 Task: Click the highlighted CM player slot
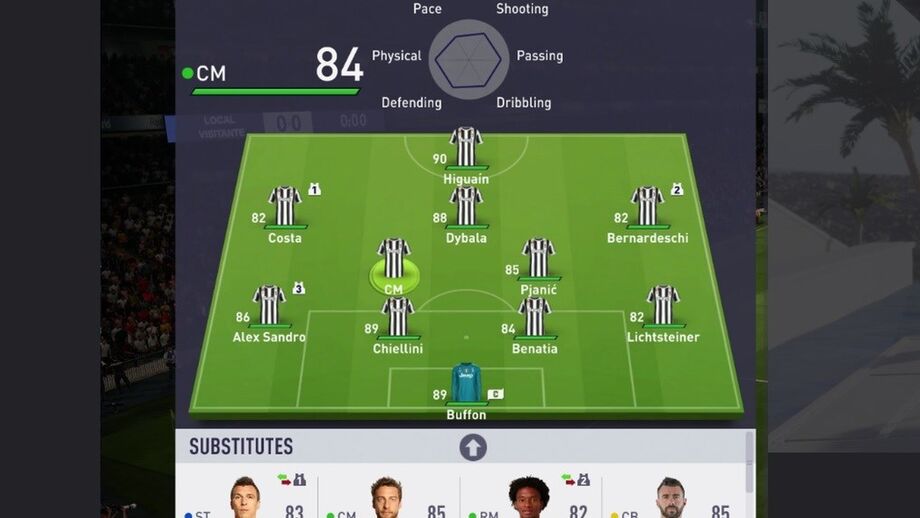(394, 260)
